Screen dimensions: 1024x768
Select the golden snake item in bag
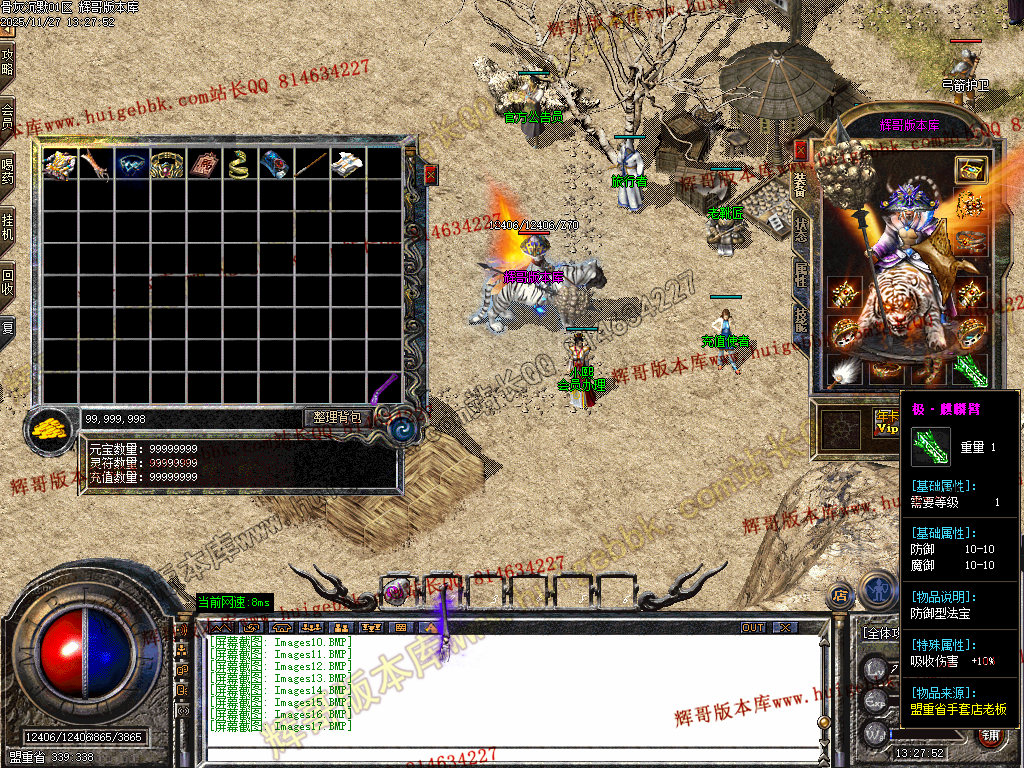tap(238, 164)
